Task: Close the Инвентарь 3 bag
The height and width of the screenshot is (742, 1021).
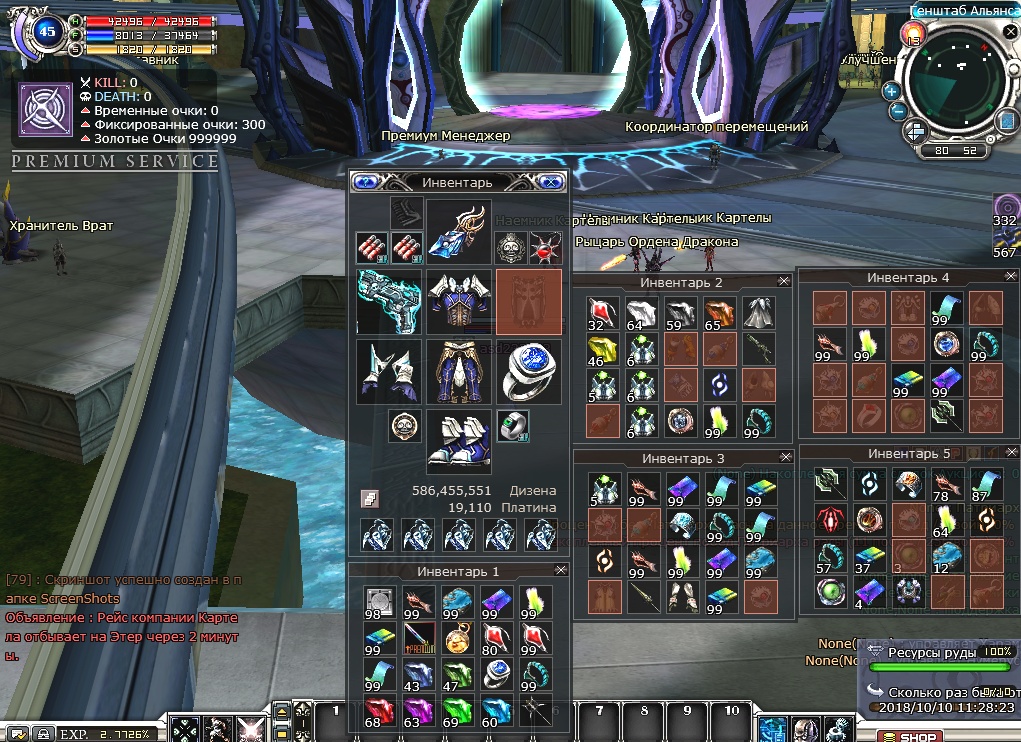Action: 784,458
